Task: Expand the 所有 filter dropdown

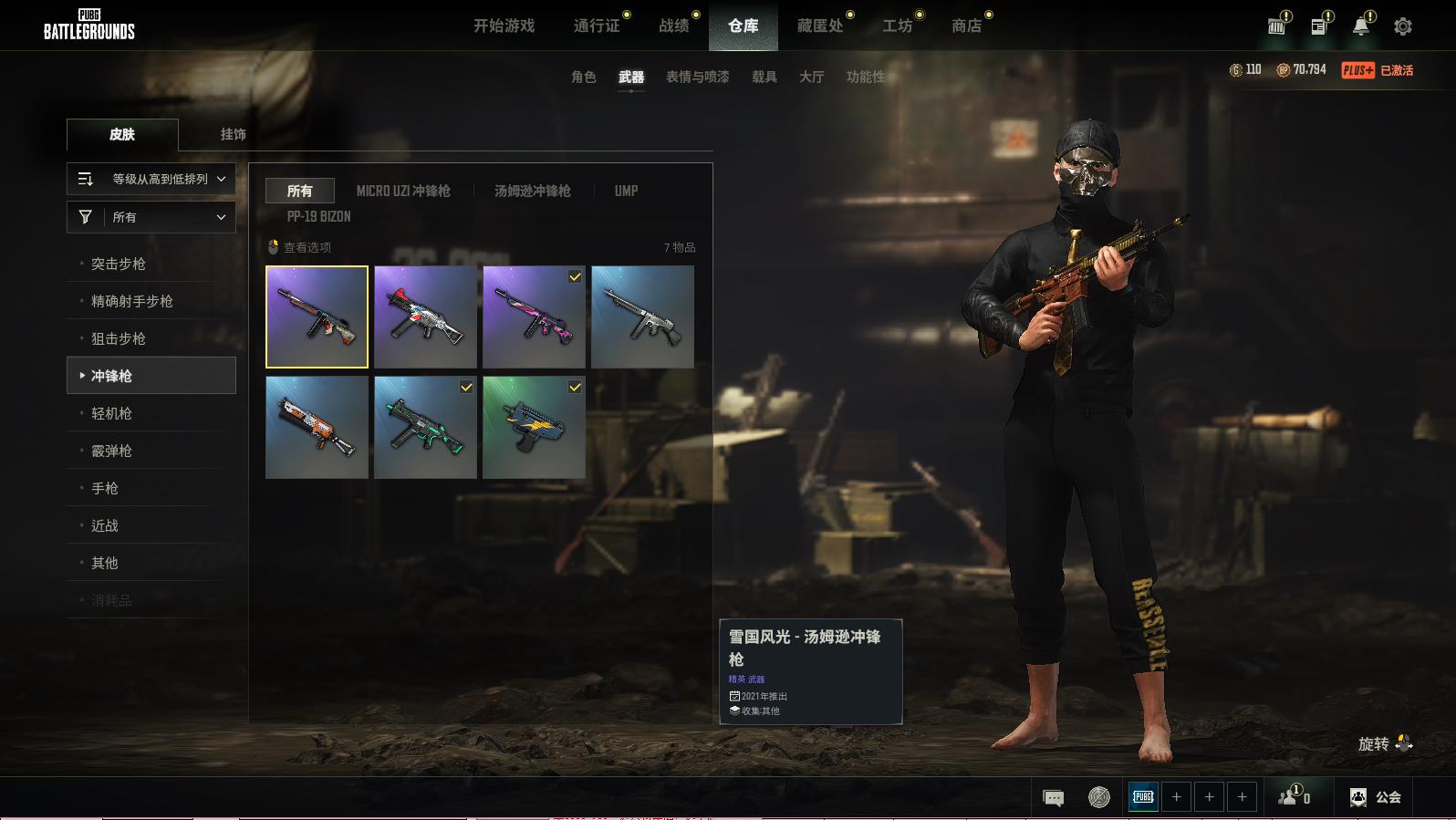Action: click(x=151, y=217)
